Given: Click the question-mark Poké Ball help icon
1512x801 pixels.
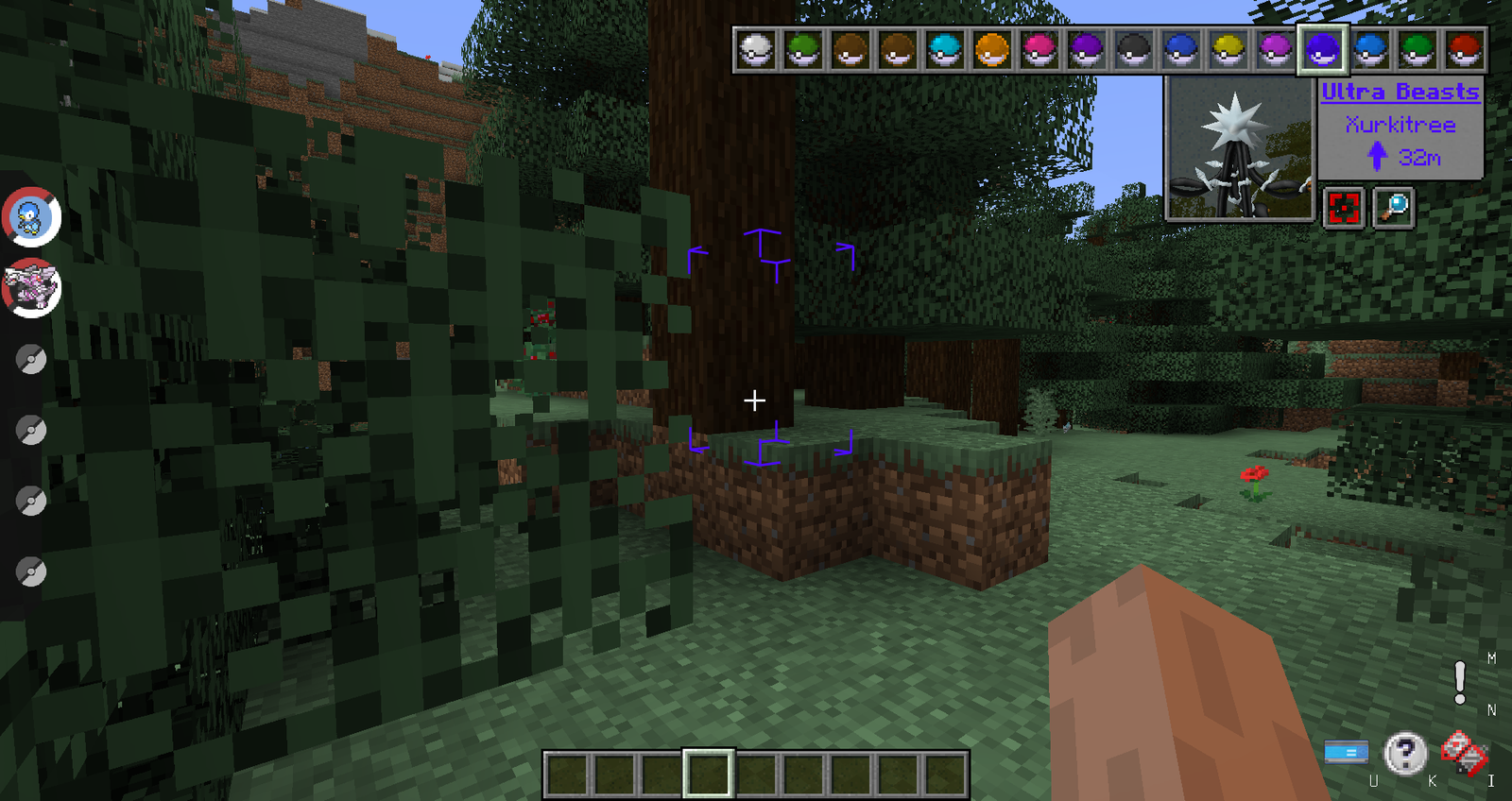Looking at the screenshot, I should pos(1407,751).
